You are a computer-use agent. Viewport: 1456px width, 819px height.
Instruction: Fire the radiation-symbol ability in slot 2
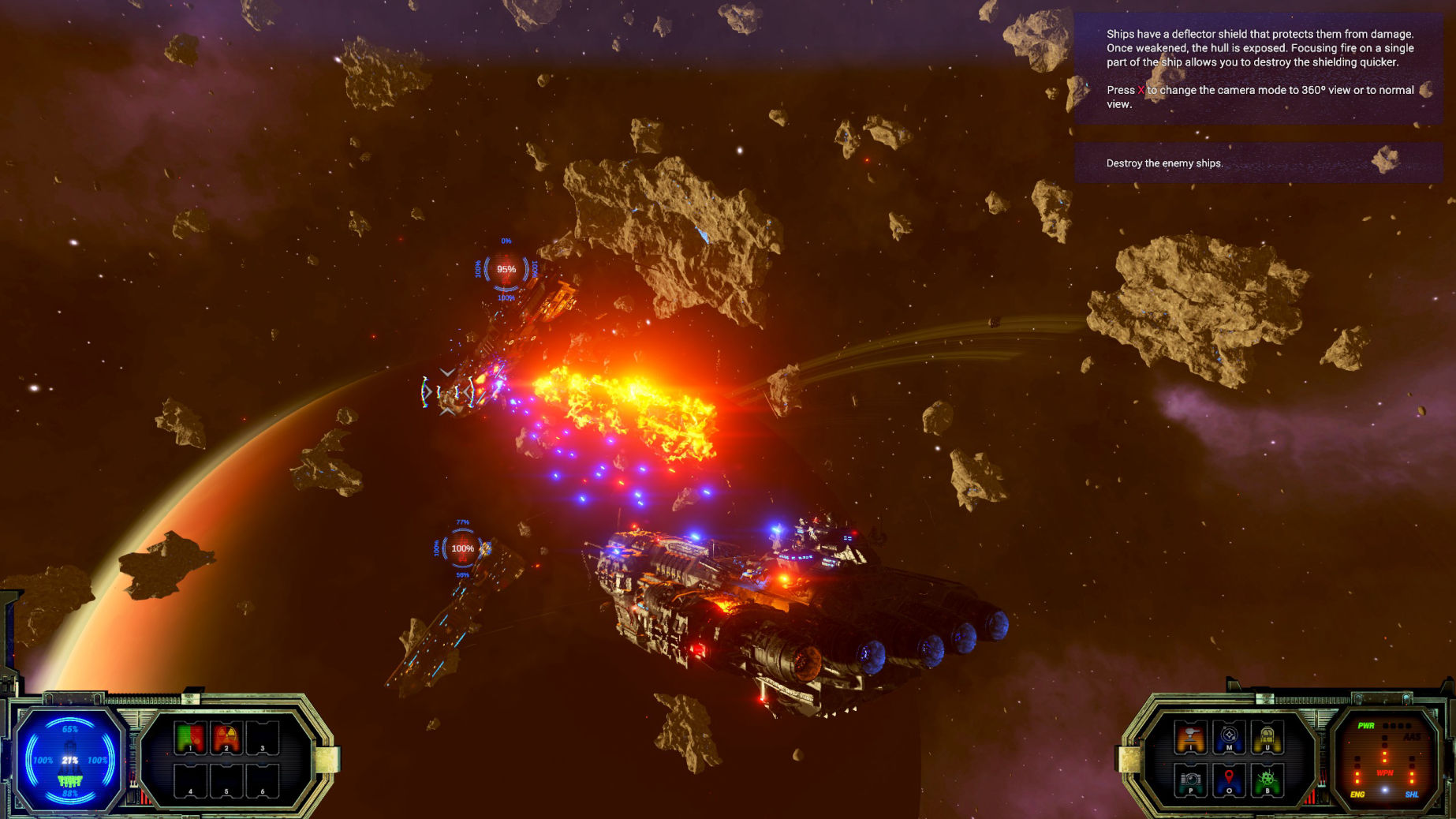coord(226,739)
